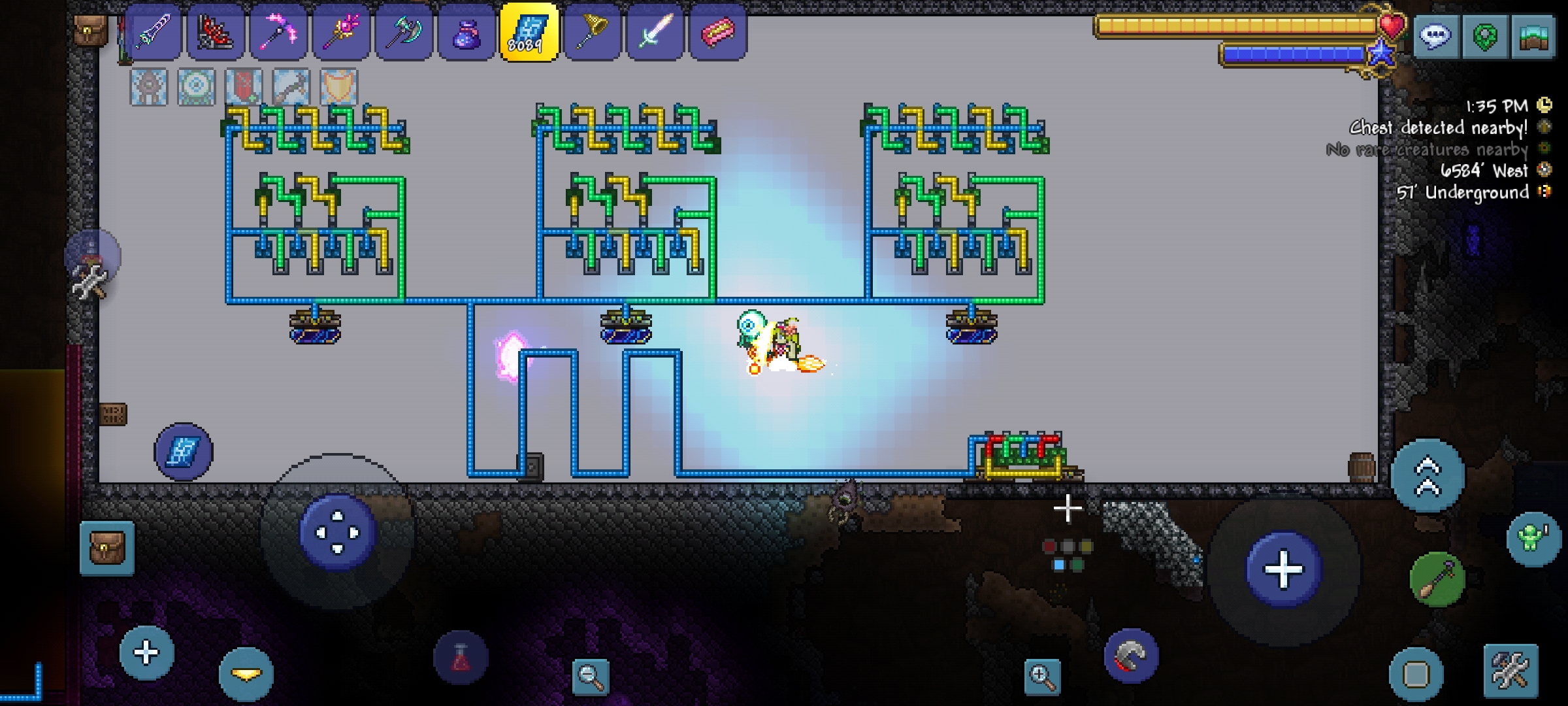Choose the golden bug net slot

(592, 32)
